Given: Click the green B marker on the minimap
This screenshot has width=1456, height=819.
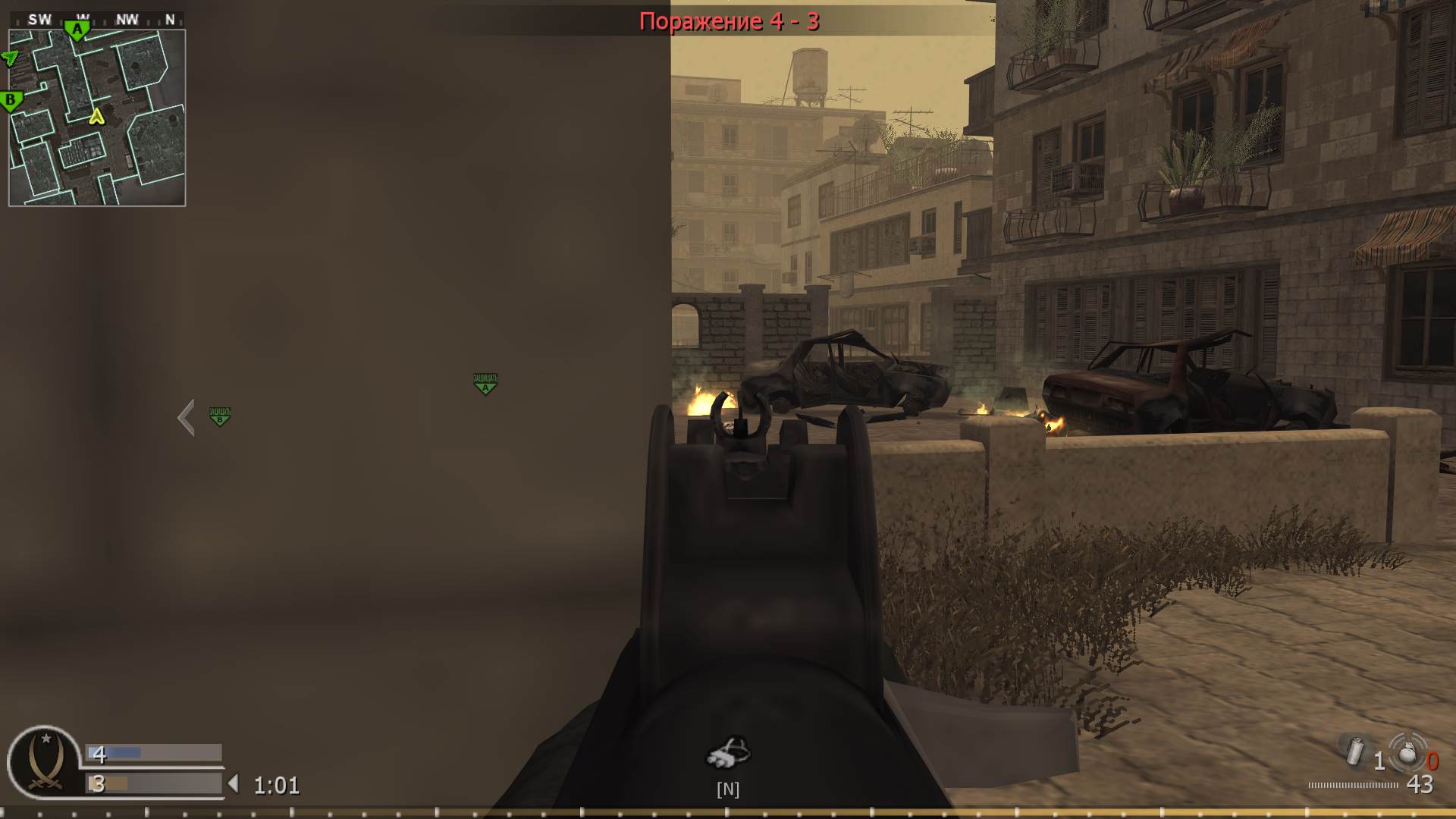Looking at the screenshot, I should pyautogui.click(x=10, y=99).
